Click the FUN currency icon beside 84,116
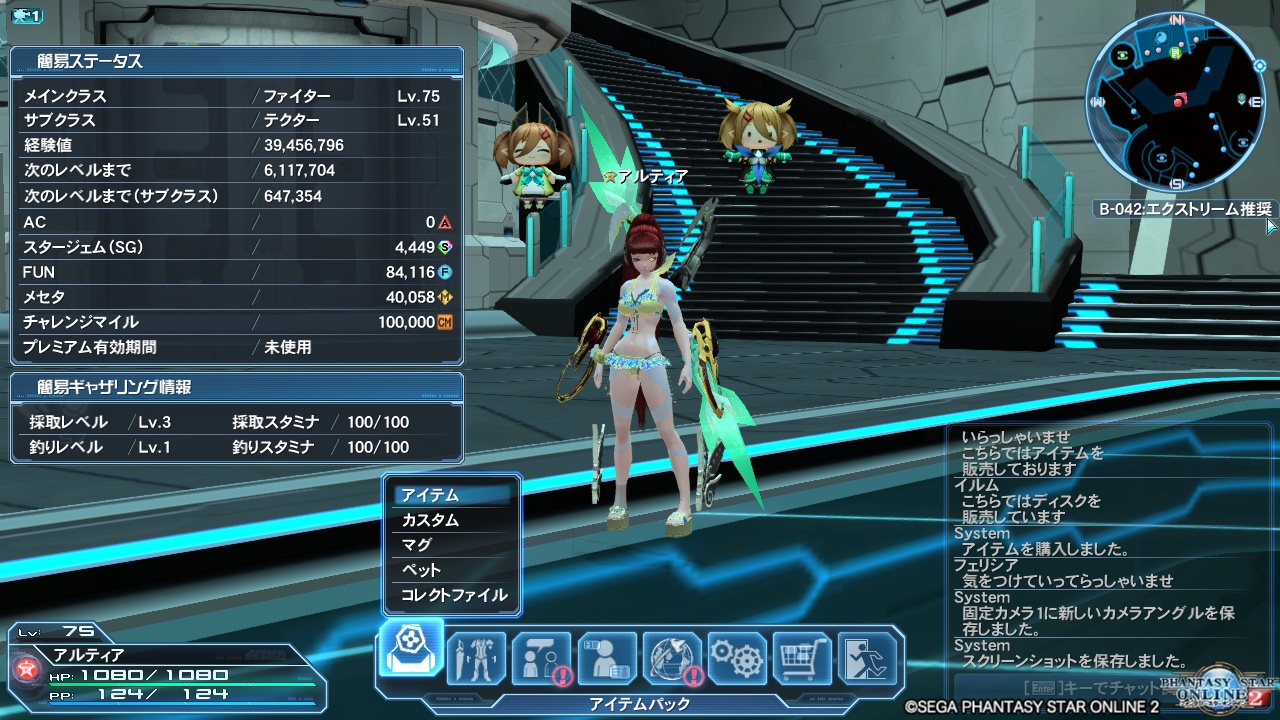Viewport: 1280px width, 720px height. point(445,272)
